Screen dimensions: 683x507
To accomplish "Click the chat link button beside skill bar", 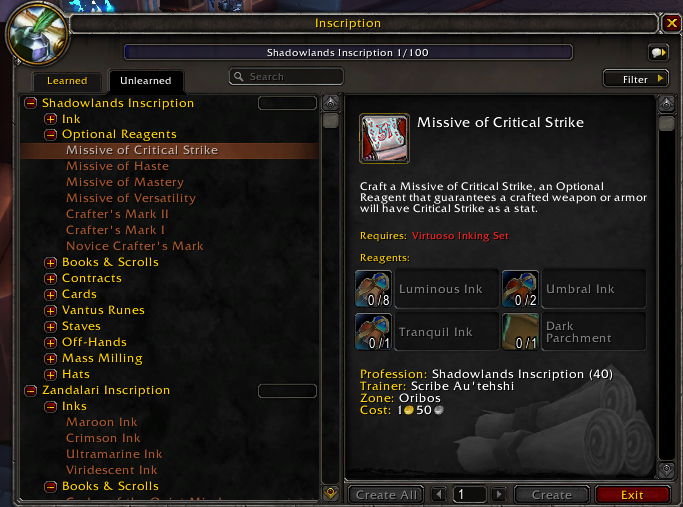I will point(657,52).
